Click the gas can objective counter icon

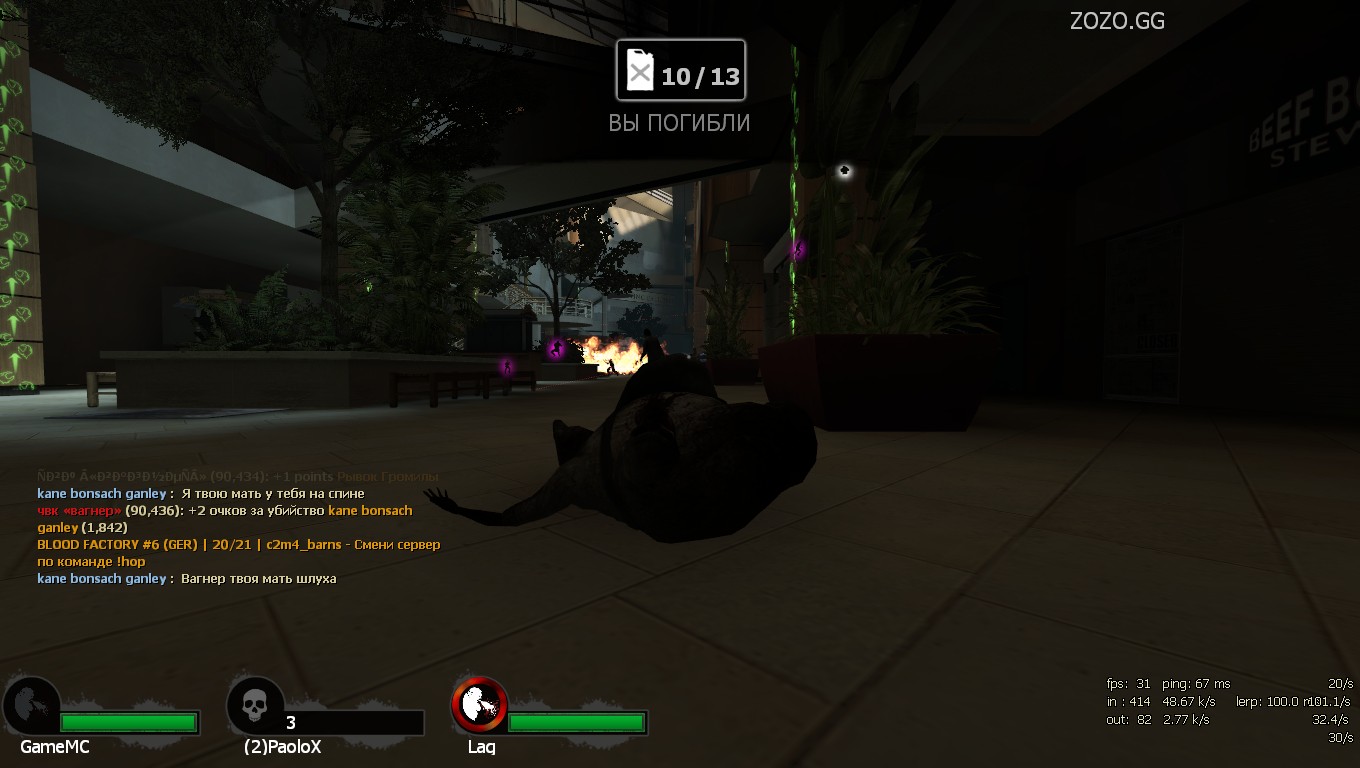tap(640, 72)
